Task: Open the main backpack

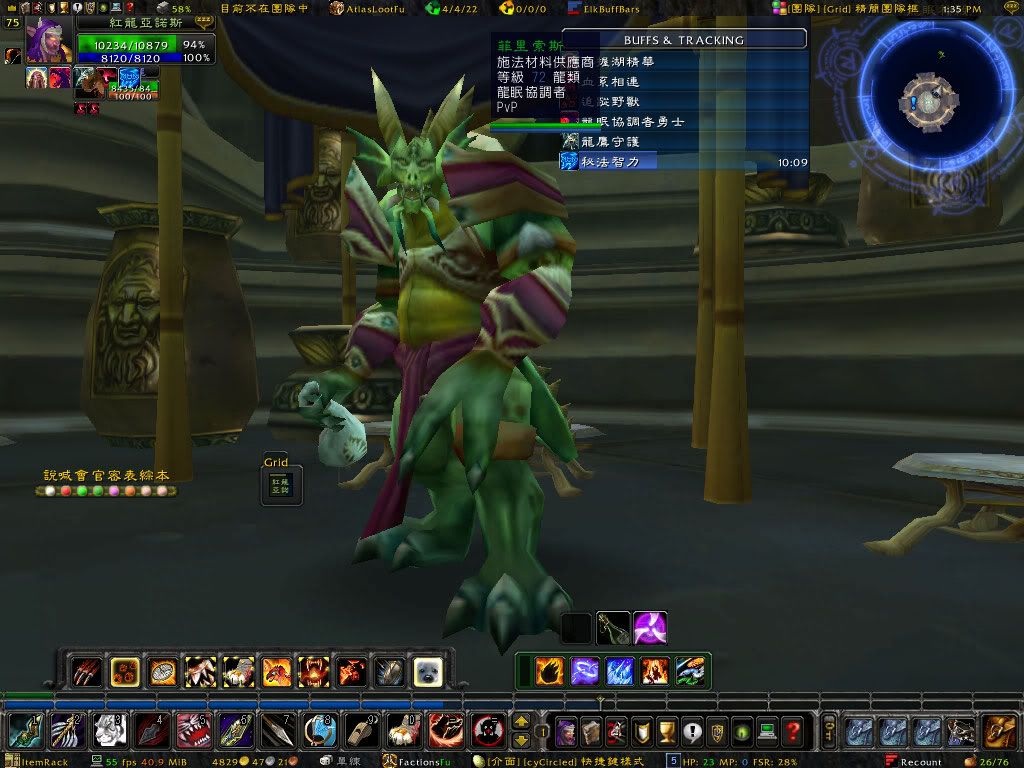Action: pyautogui.click(x=996, y=732)
